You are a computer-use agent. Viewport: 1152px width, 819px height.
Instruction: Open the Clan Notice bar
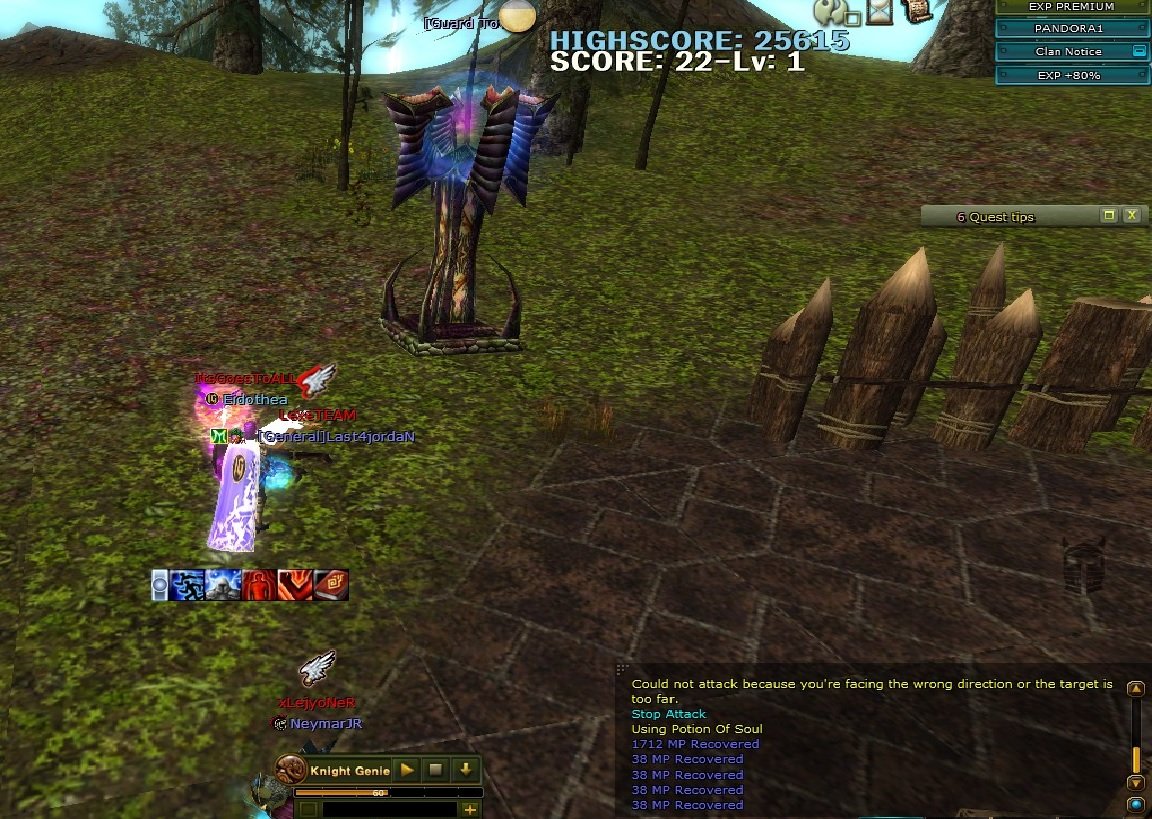1066,51
